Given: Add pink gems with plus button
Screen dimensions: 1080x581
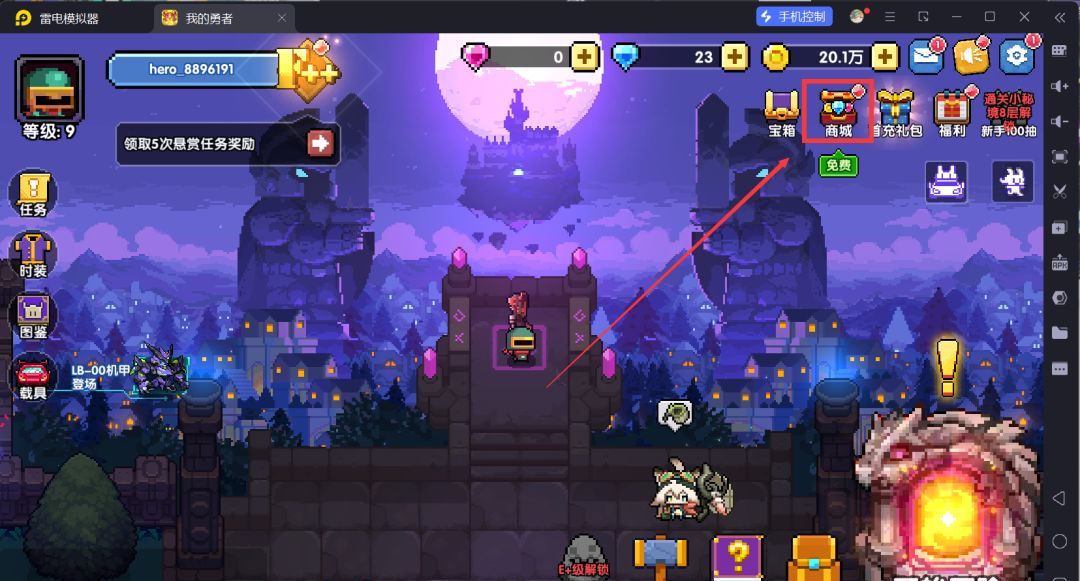Looking at the screenshot, I should 585,57.
